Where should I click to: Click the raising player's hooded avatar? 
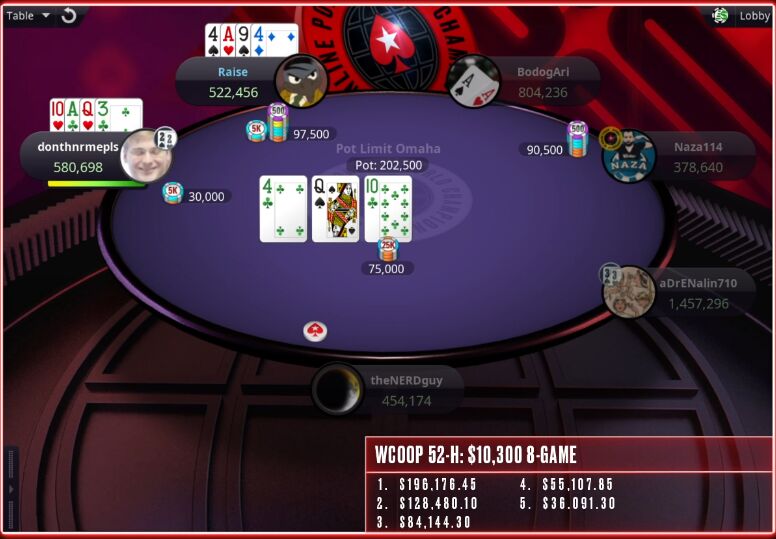click(301, 81)
